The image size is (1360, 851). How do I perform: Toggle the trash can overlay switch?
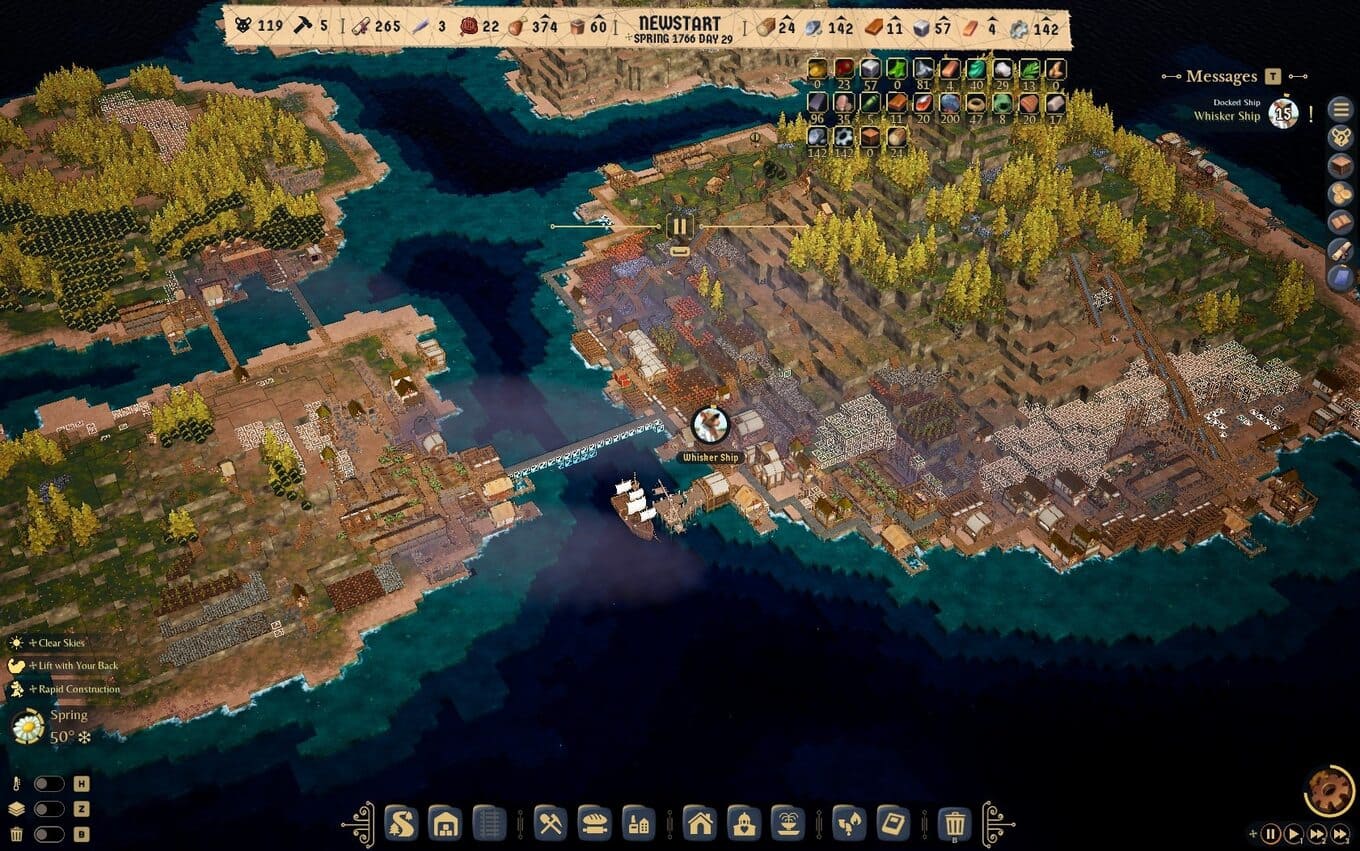pos(48,834)
